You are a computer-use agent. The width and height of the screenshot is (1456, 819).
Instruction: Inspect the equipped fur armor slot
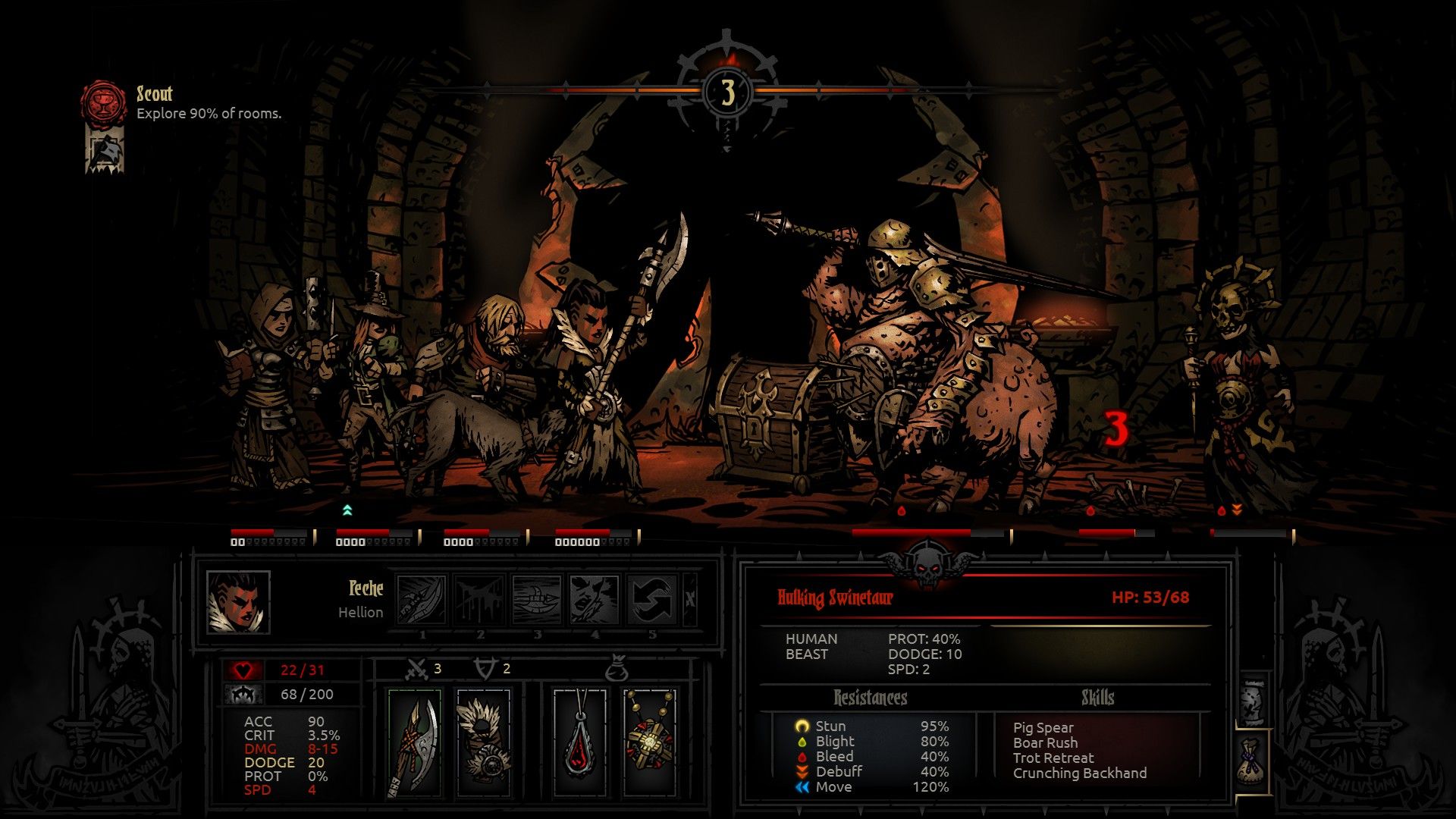coord(485,742)
